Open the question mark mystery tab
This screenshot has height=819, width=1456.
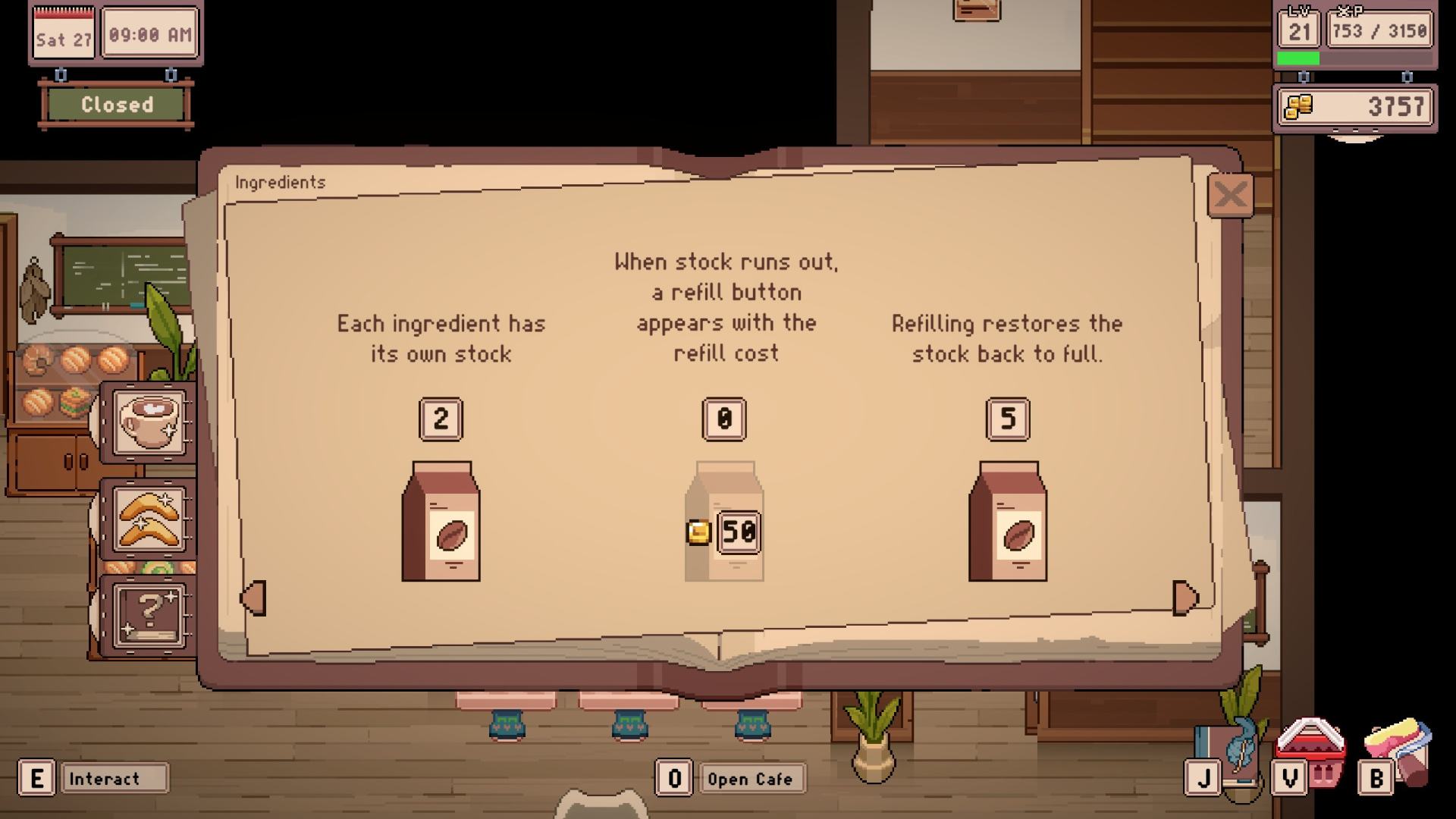(x=149, y=615)
